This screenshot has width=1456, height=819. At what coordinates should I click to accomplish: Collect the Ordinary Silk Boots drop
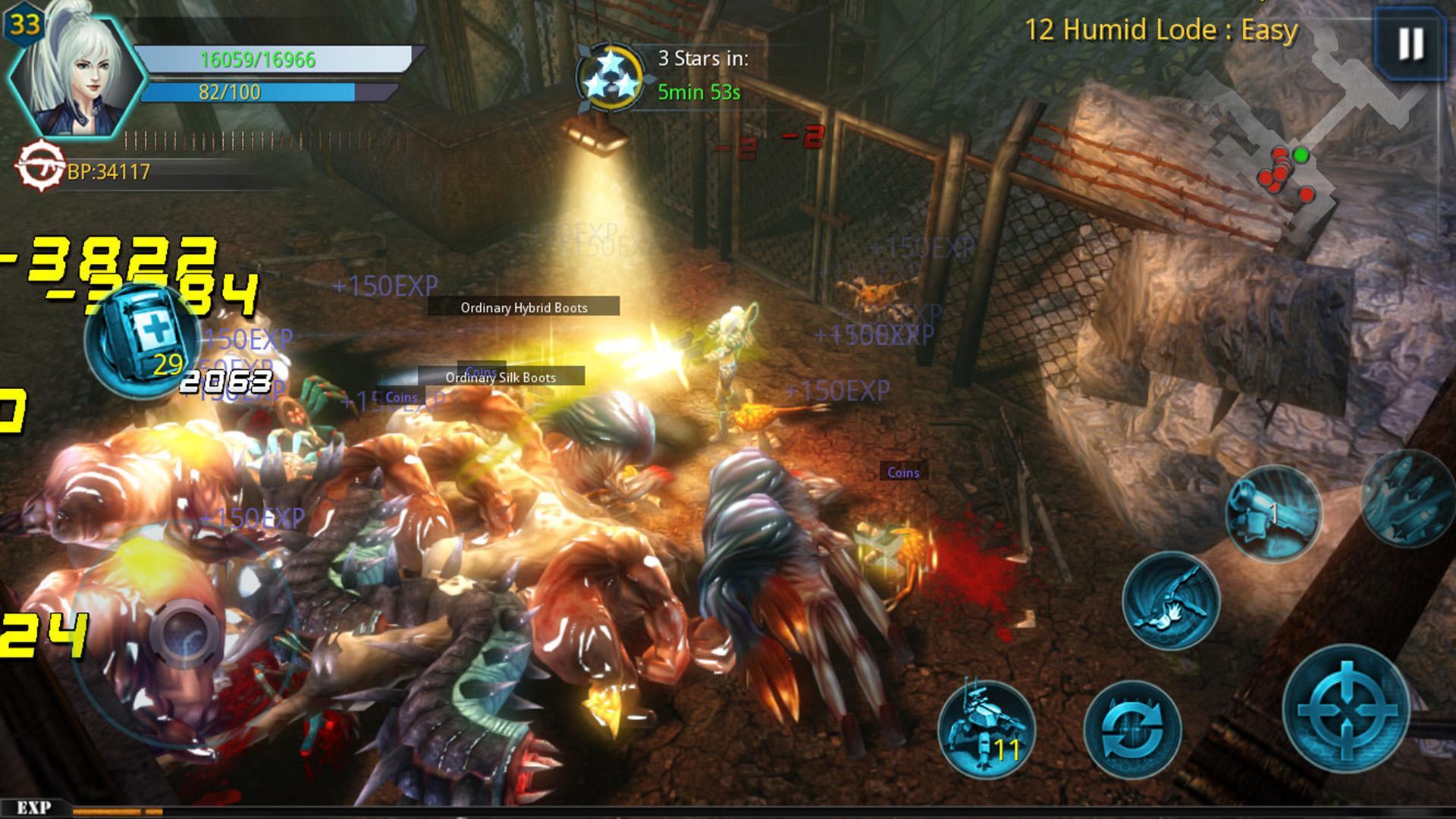(x=500, y=377)
